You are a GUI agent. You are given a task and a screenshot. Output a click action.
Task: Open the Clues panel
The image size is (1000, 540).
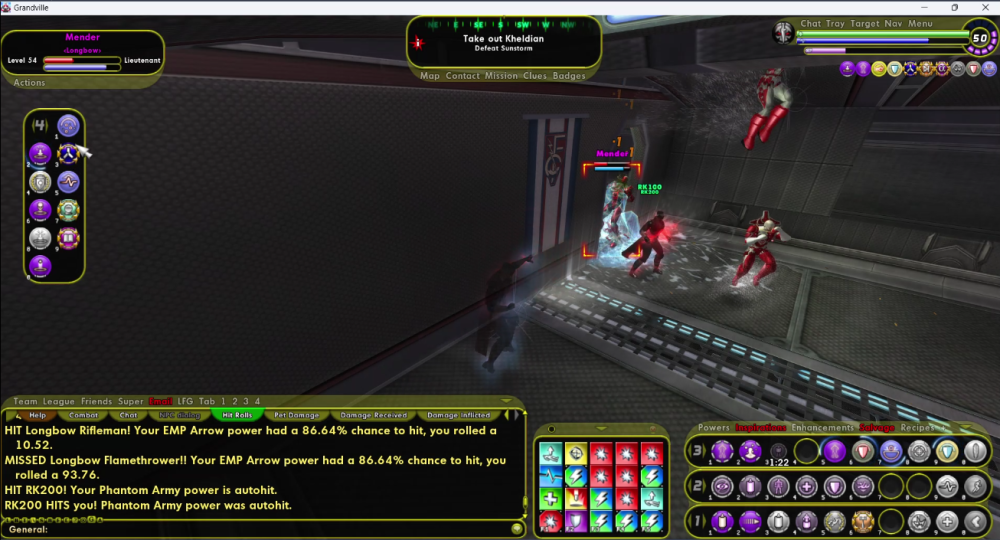click(535, 76)
